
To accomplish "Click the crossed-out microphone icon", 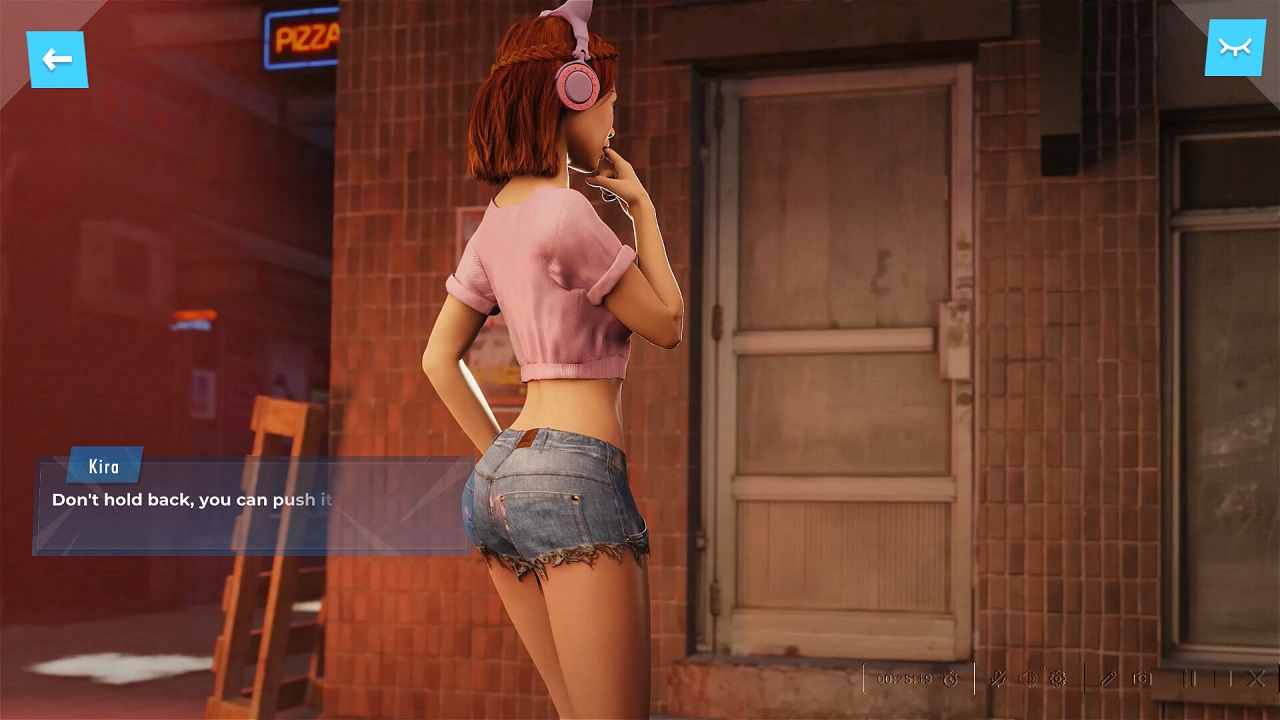I will [996, 678].
